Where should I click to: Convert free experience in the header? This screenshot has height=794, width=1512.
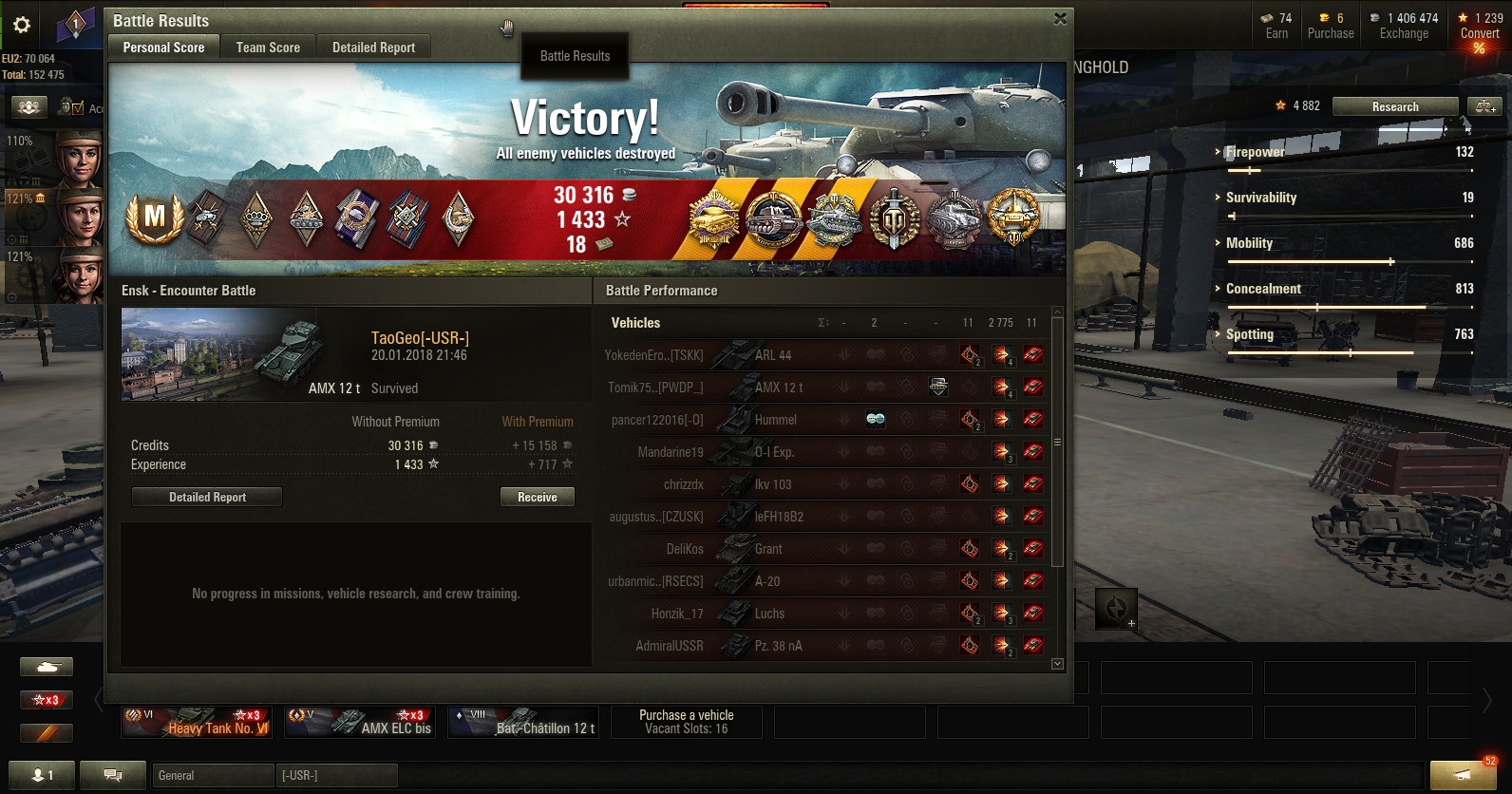click(1480, 33)
